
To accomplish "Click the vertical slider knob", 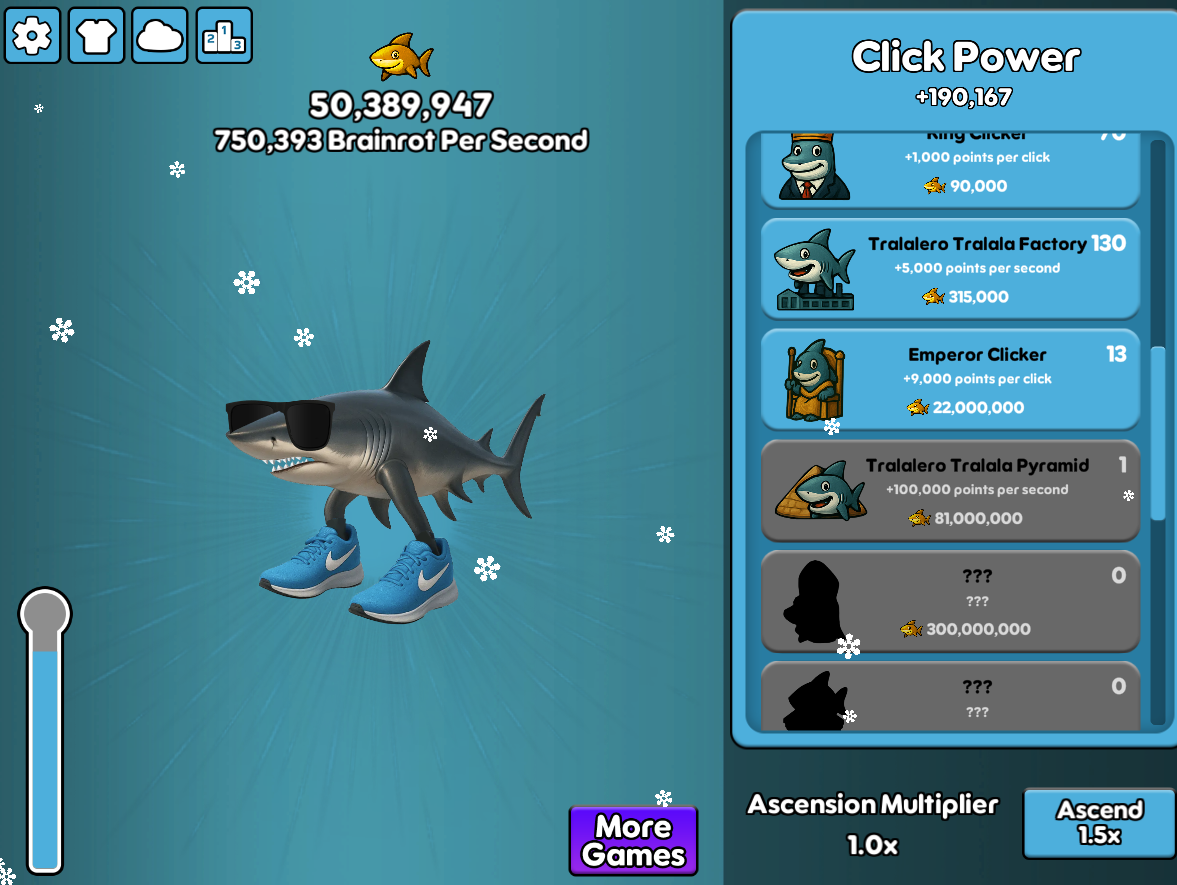I will pyautogui.click(x=45, y=612).
